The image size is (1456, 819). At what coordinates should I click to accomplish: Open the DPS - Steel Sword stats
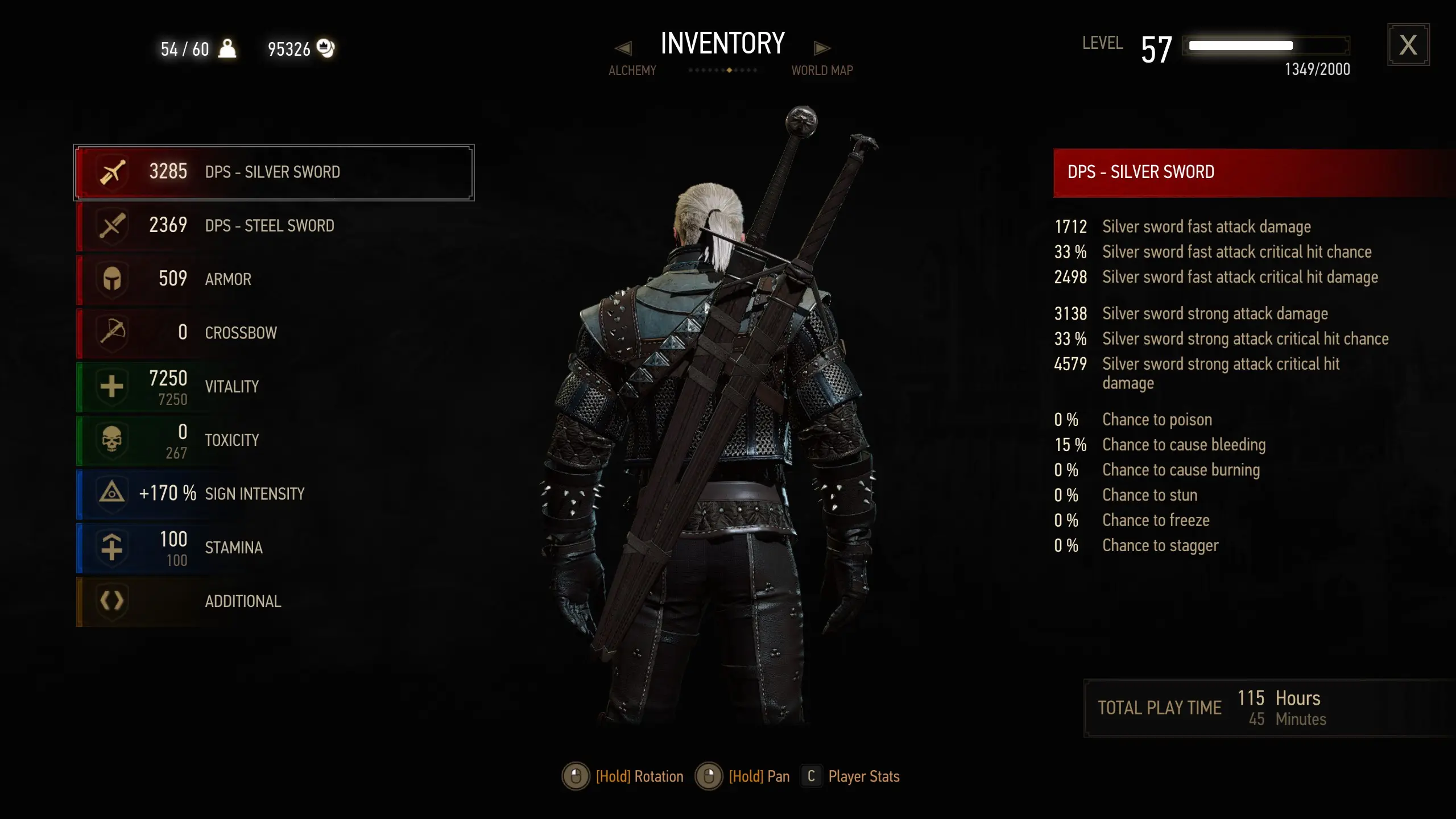coord(273,226)
